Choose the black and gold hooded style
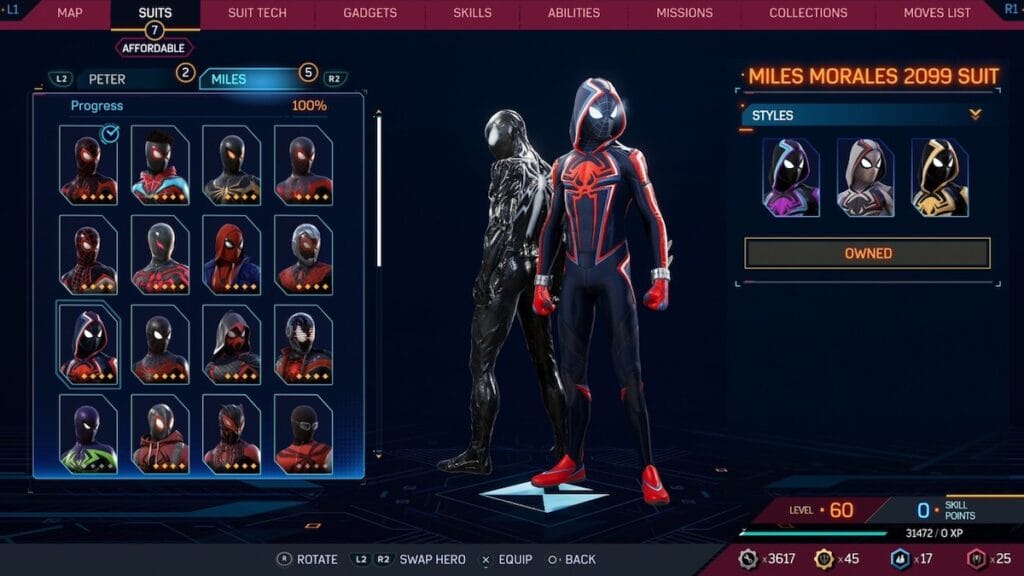 (940, 178)
